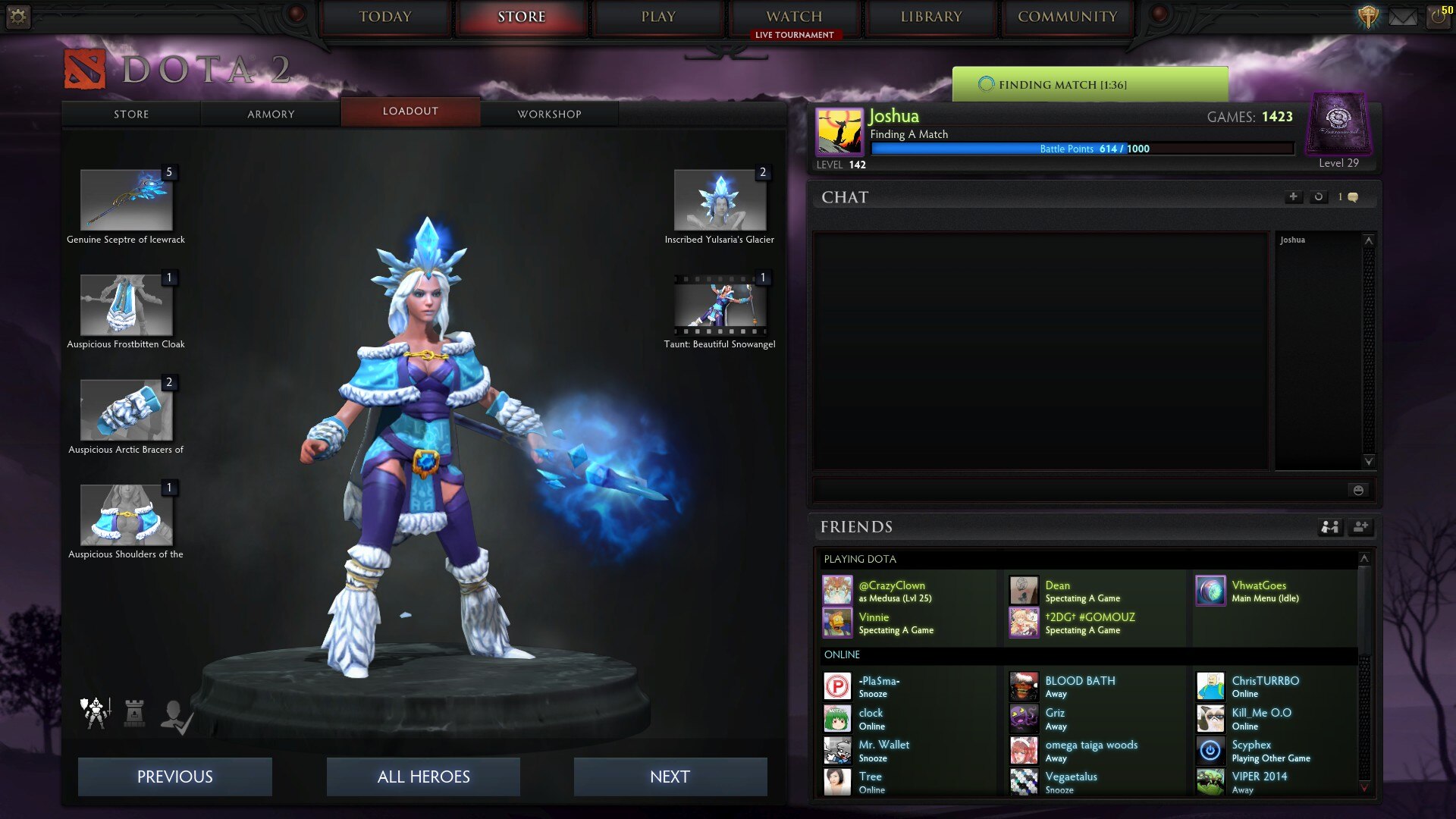Image resolution: width=1456 pixels, height=819 pixels.
Task: Select the Inscribed Yulsaria's Glacier head item
Action: (720, 199)
